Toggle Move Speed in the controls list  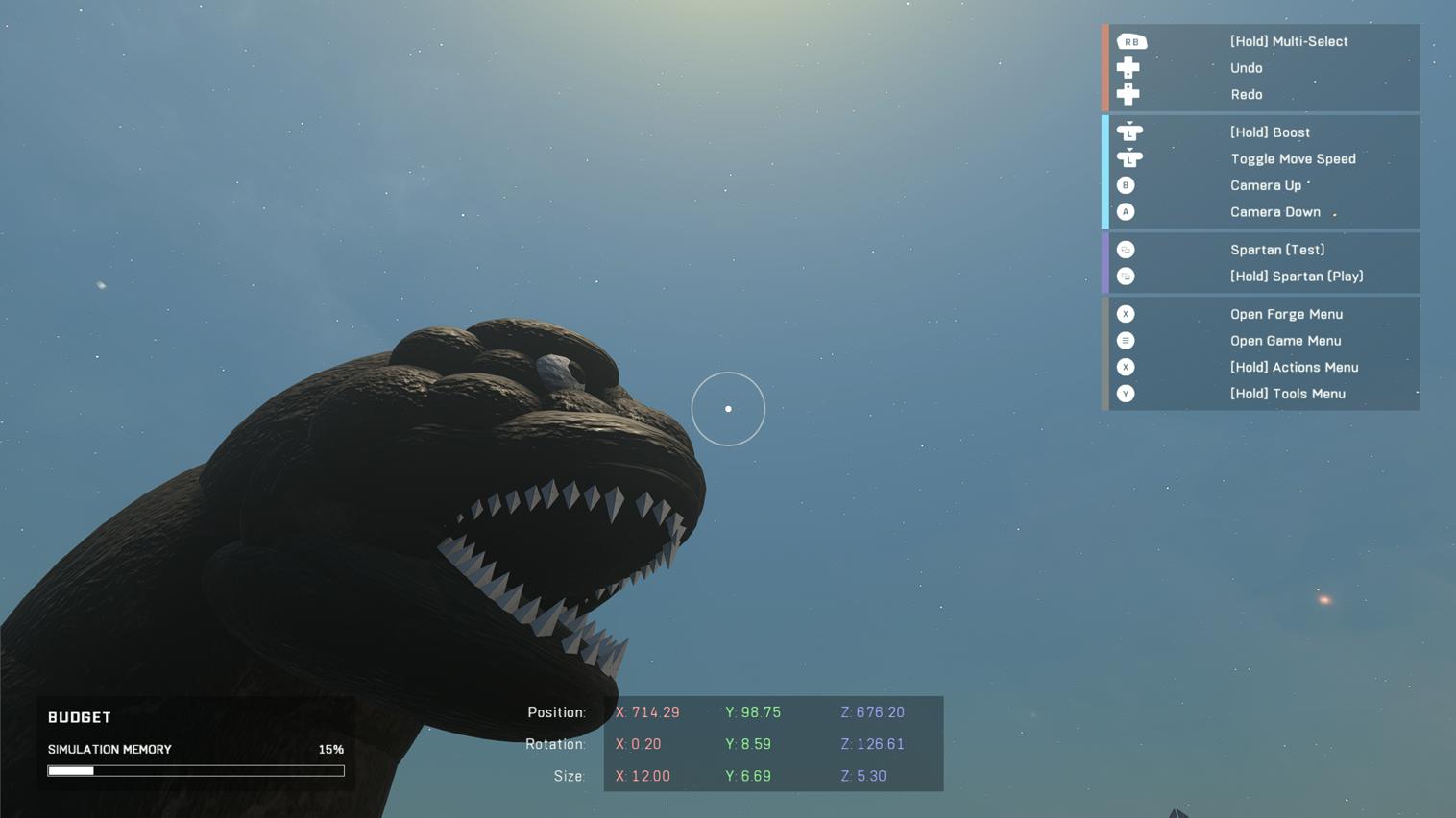1293,158
